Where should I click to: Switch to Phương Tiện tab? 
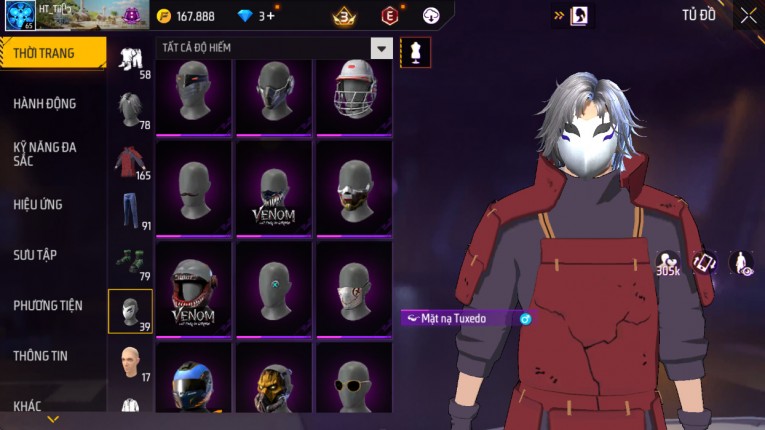click(48, 305)
